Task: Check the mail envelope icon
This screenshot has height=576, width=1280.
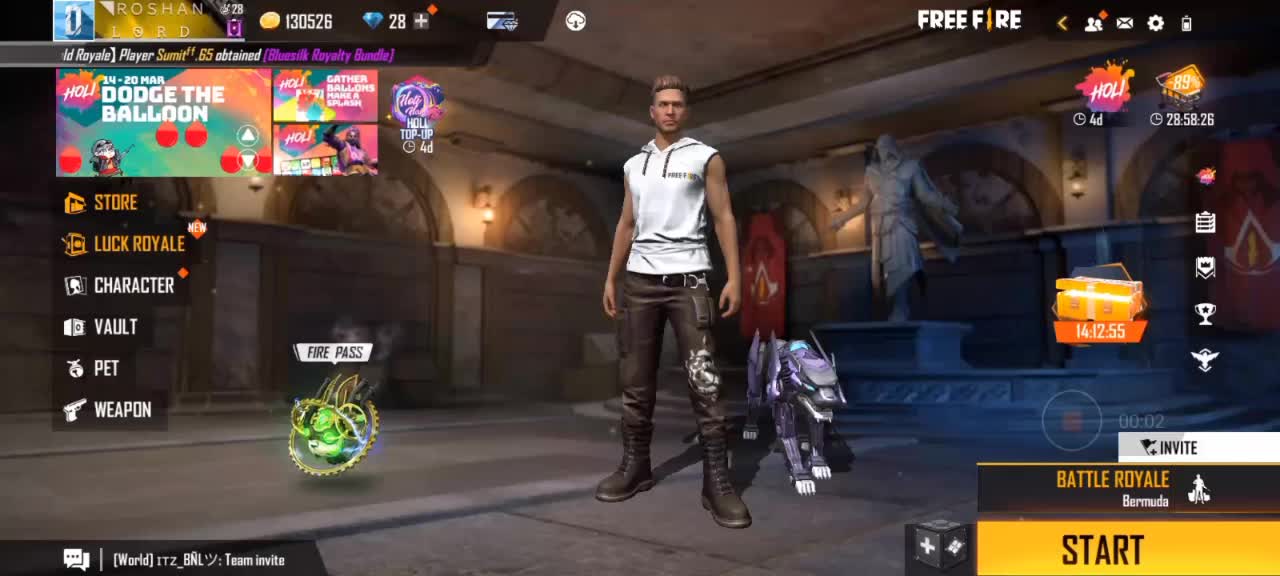Action: coord(1125,23)
